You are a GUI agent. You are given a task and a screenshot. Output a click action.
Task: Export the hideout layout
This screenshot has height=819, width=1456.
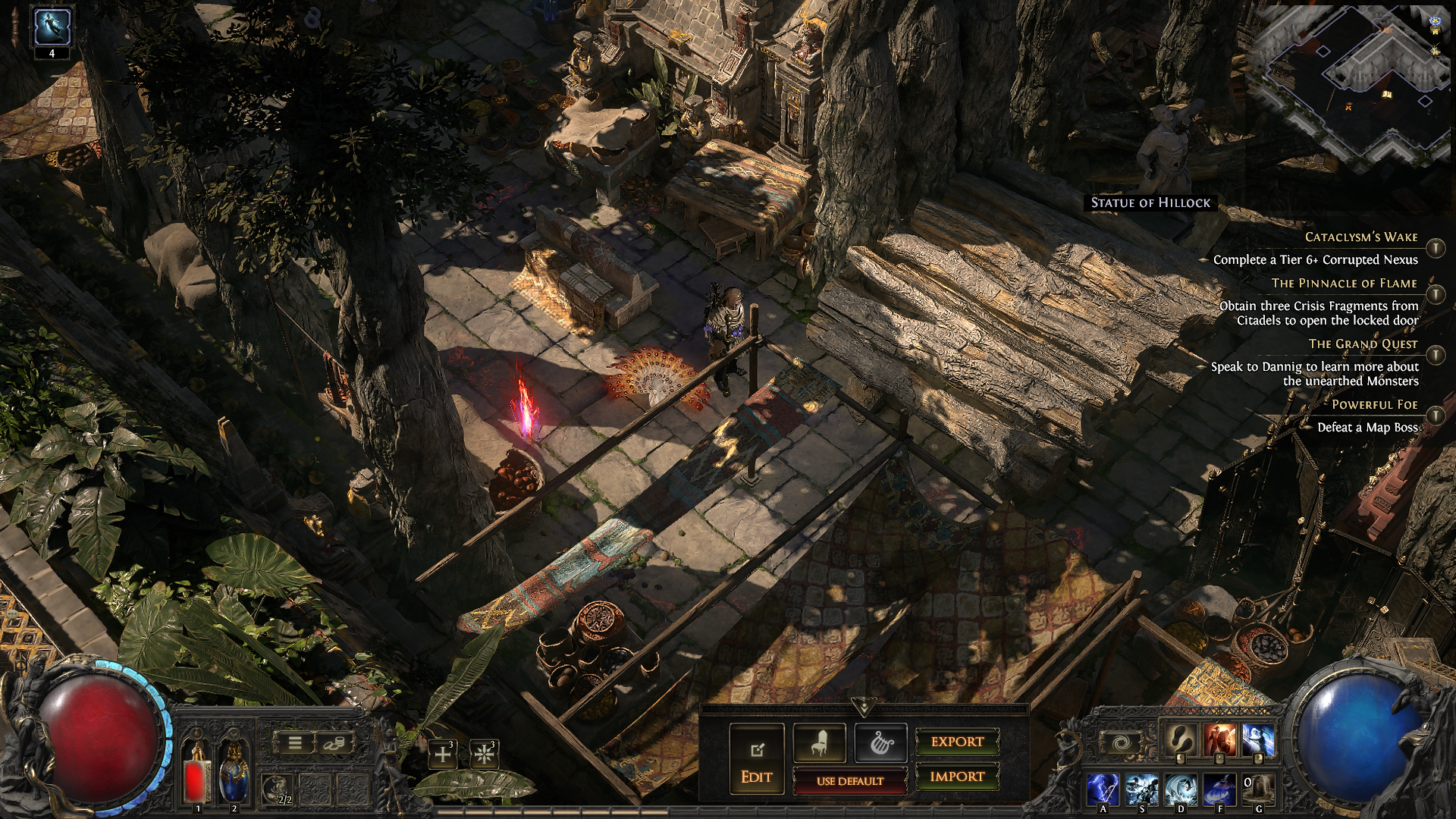coord(957,742)
